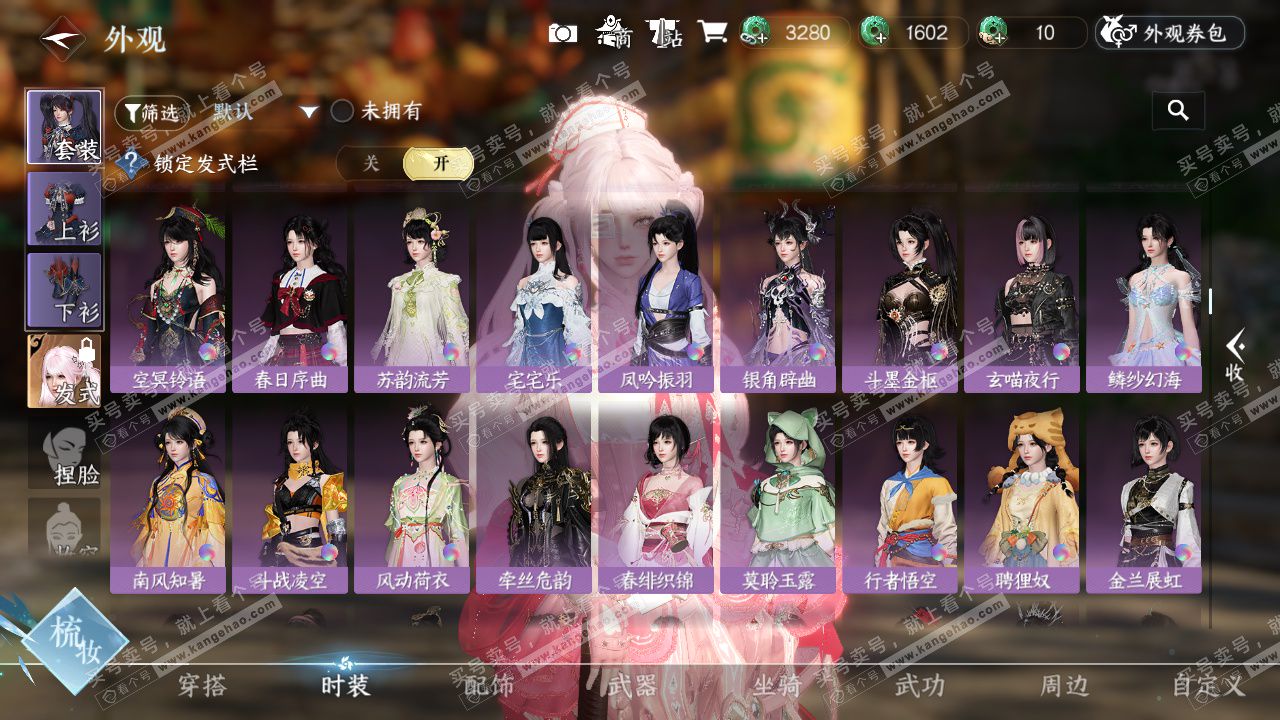This screenshot has height=720, width=1280.
Task: Choose the 莫聆玉露 outfit
Action: (777, 500)
